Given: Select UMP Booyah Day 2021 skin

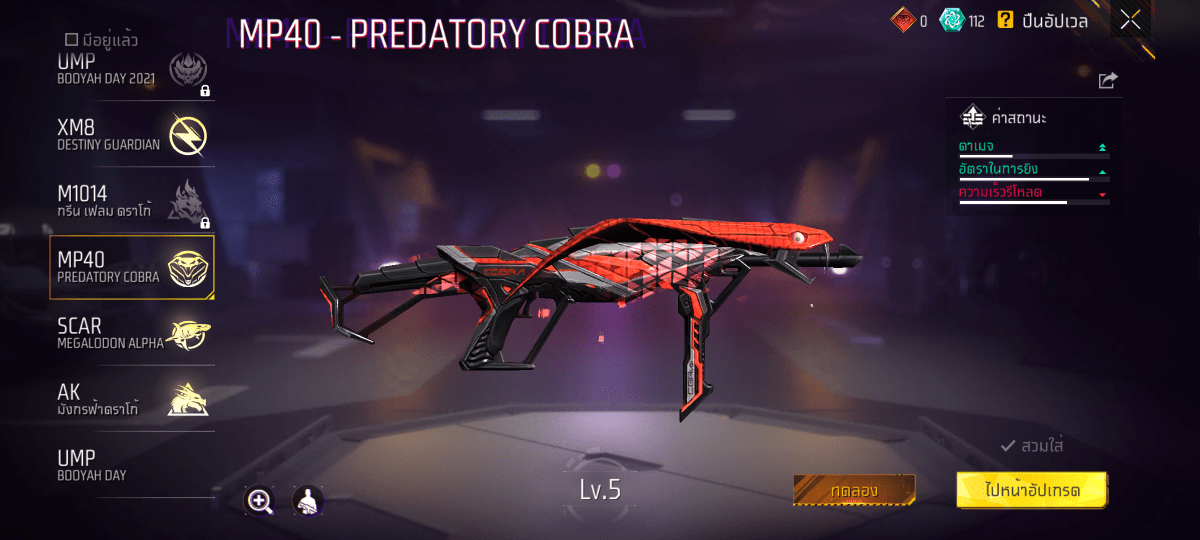Looking at the screenshot, I should click(x=132, y=73).
